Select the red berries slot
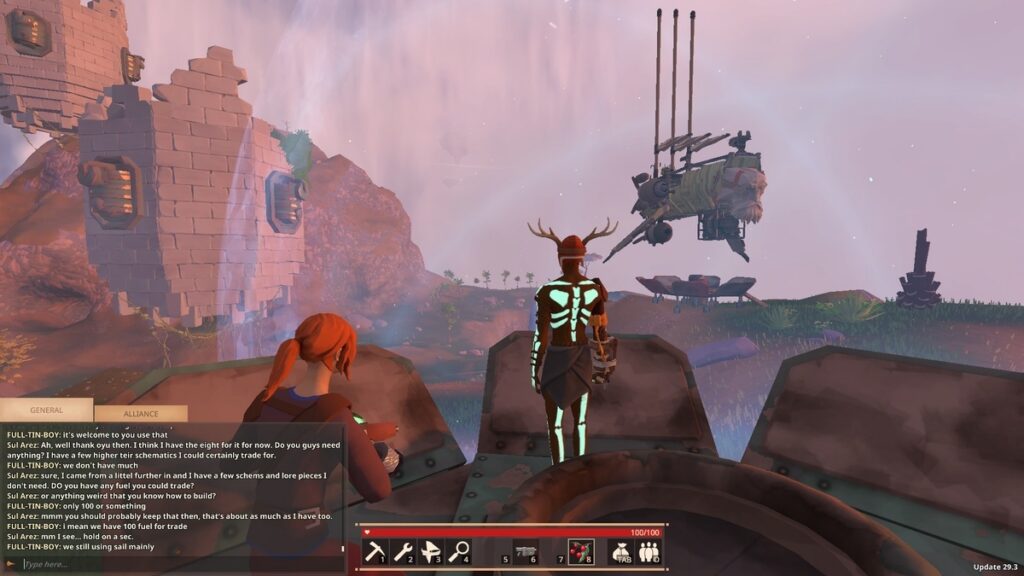Viewport: 1024px width, 576px height. (581, 551)
